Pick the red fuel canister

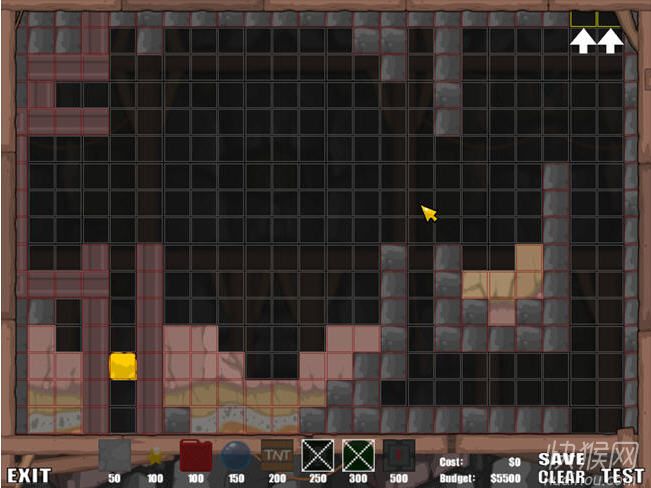195,455
